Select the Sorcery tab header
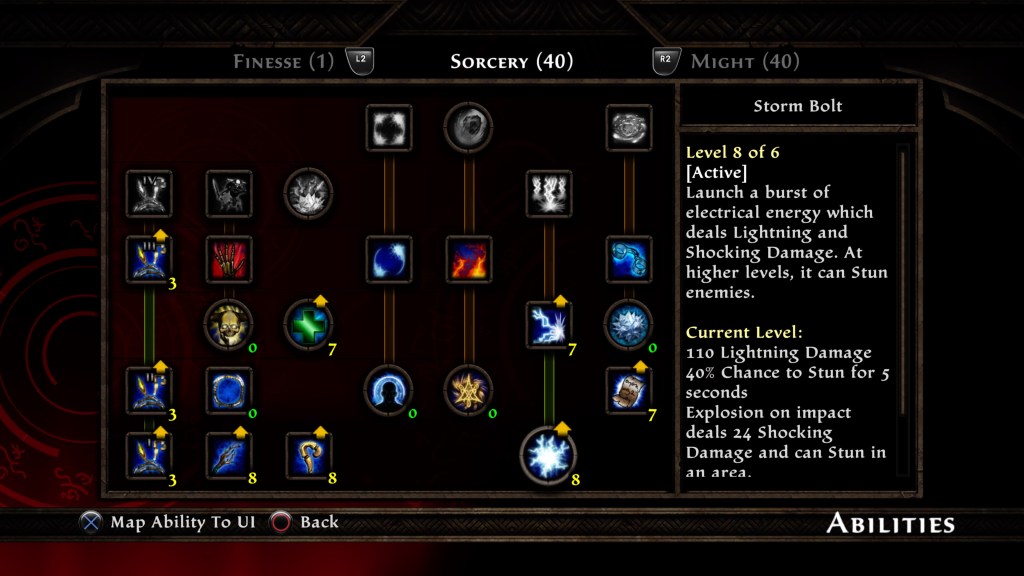The image size is (1024, 576). tap(511, 62)
